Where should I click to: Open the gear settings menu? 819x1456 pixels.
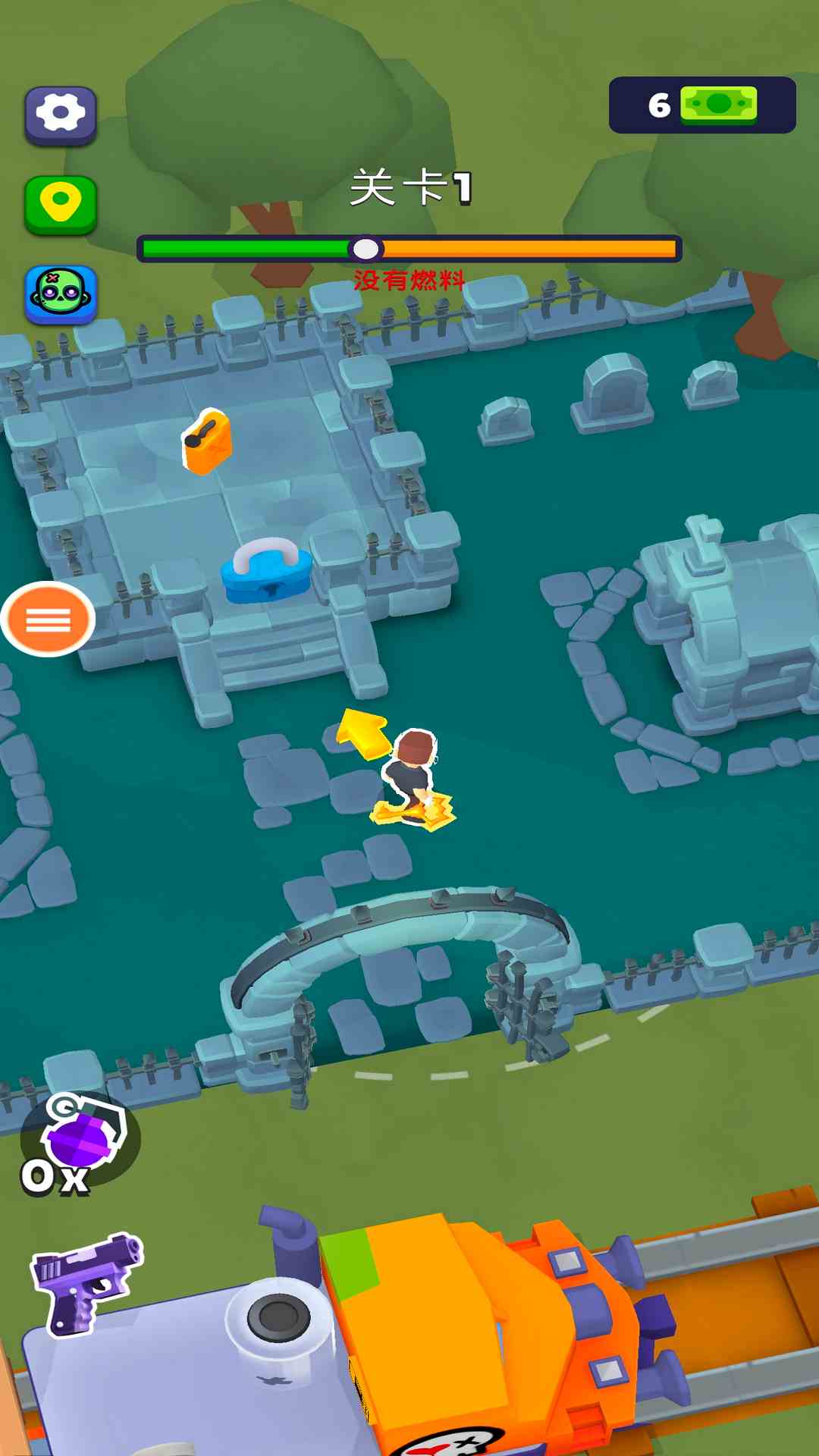(x=61, y=115)
